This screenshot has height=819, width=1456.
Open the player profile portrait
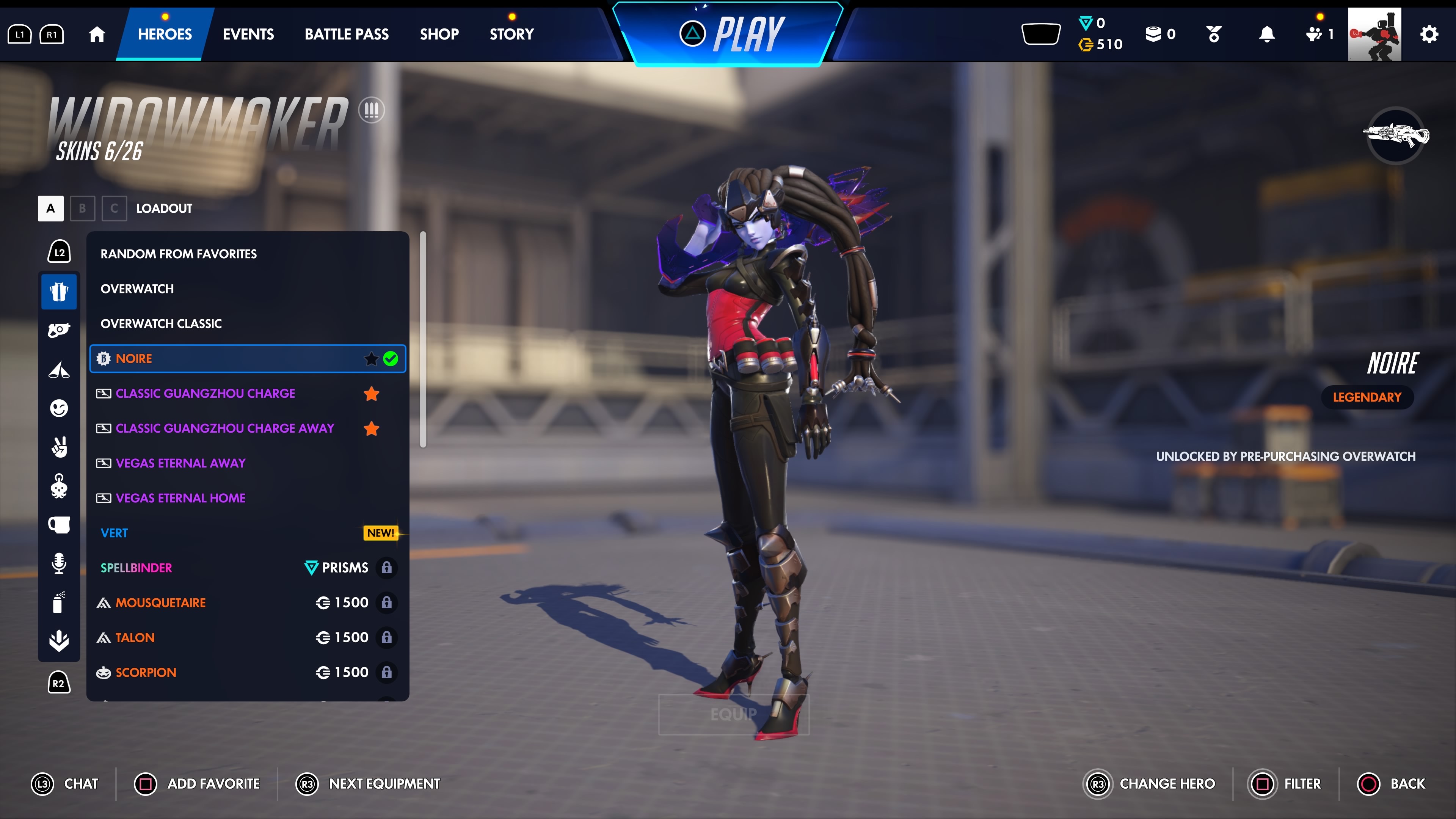(1374, 34)
